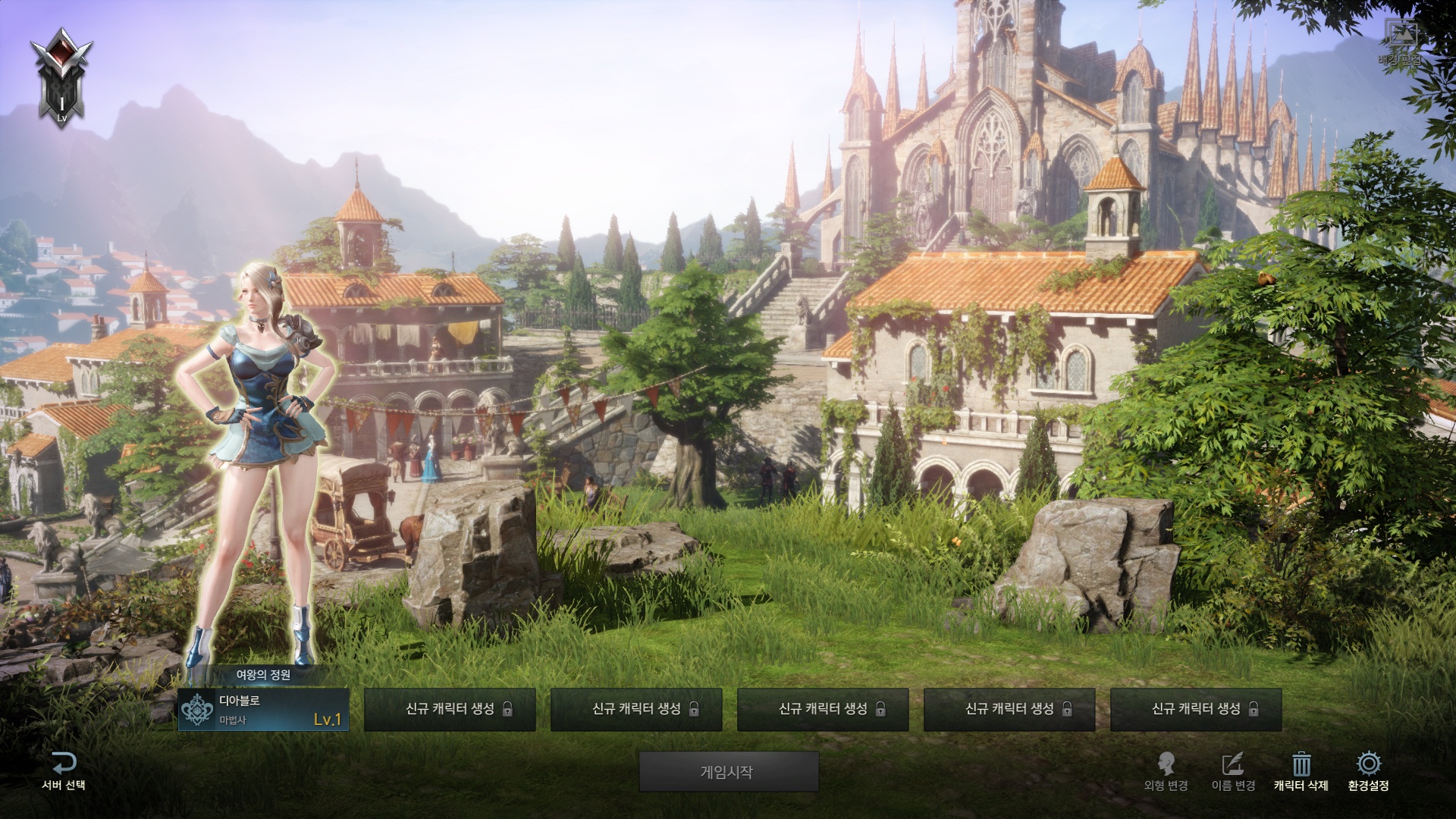
Task: Open 환경설정 settings gear
Action: 1368,771
